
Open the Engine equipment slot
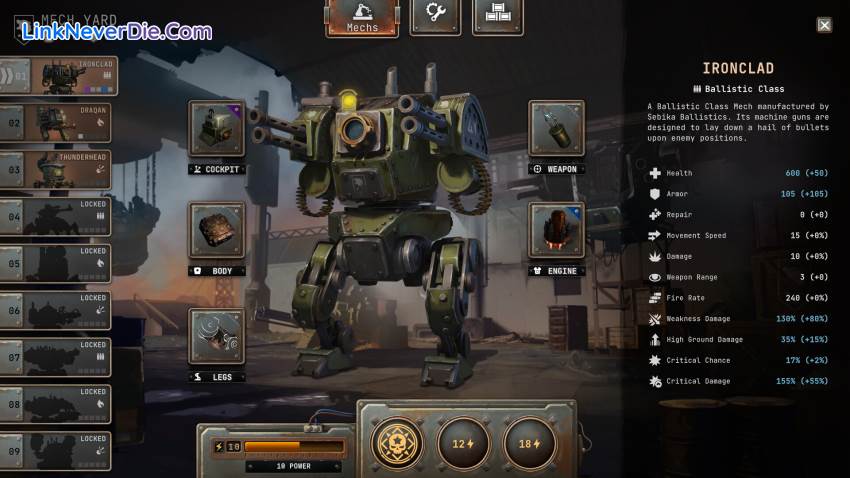click(556, 230)
